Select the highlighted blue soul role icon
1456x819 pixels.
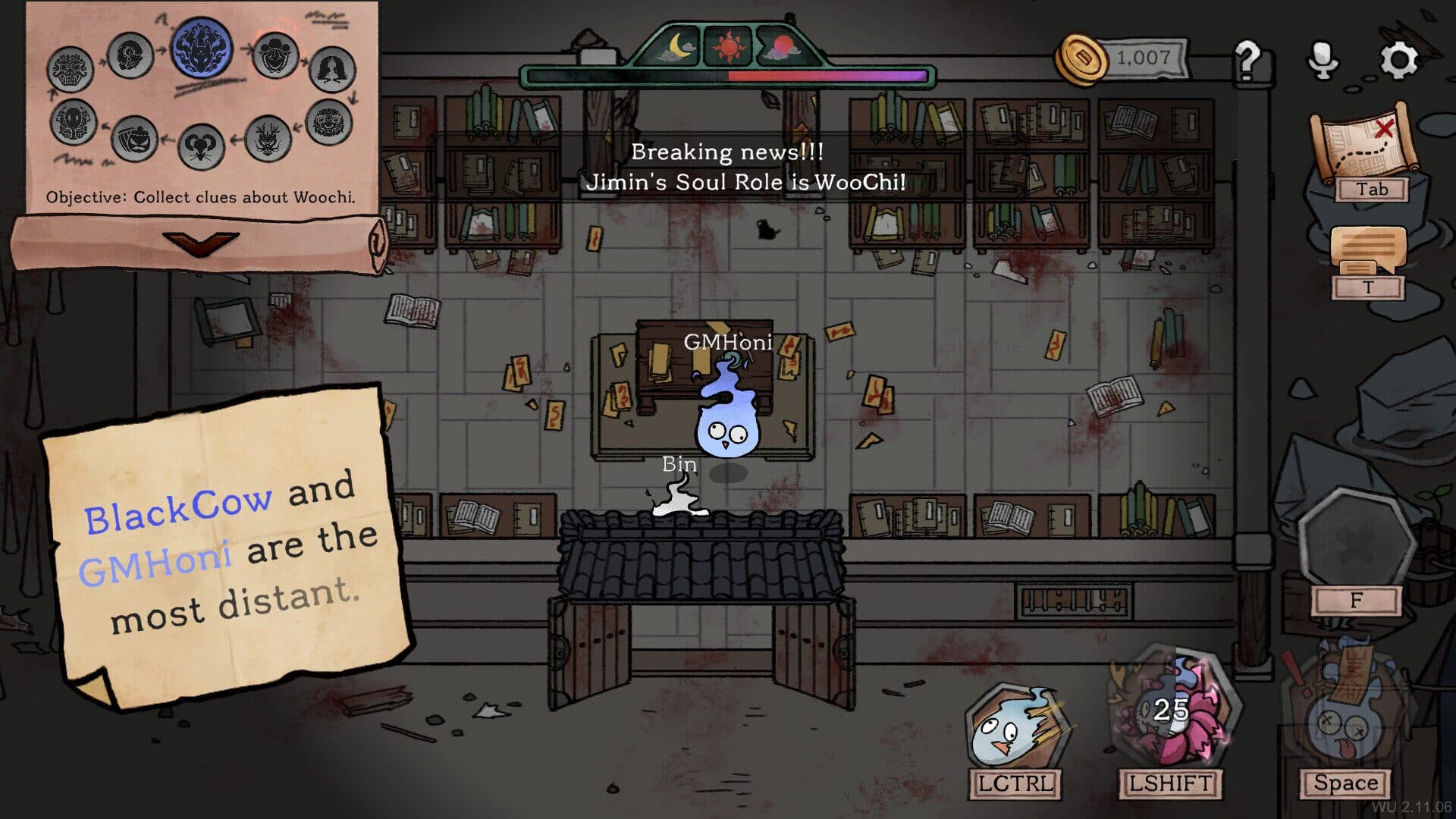tap(202, 47)
